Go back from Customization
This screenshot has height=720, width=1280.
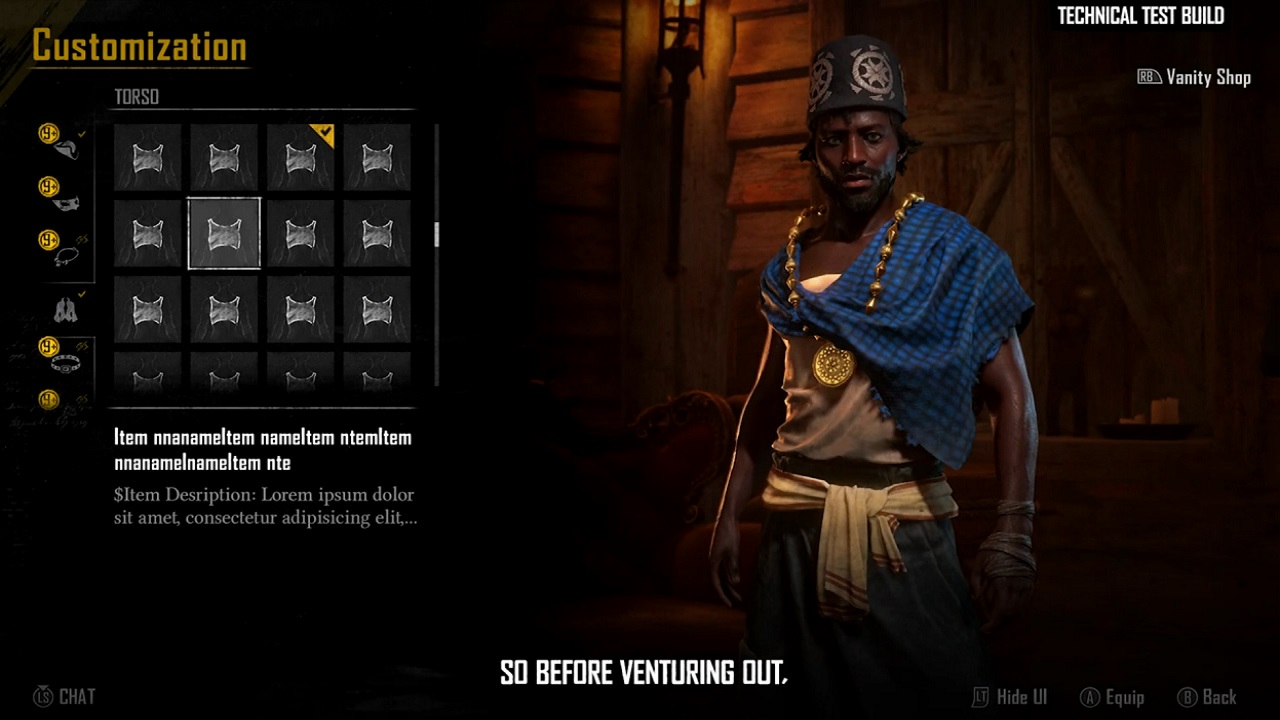click(1207, 697)
